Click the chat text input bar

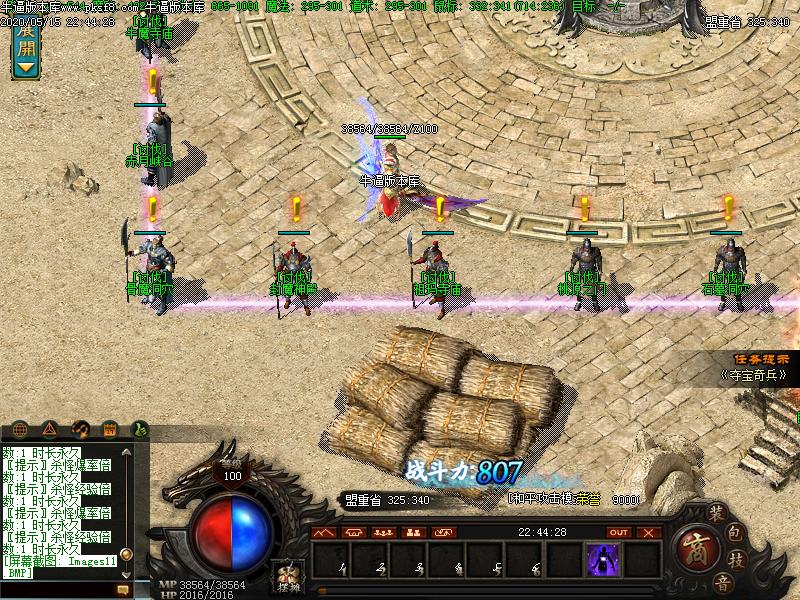coord(58,591)
